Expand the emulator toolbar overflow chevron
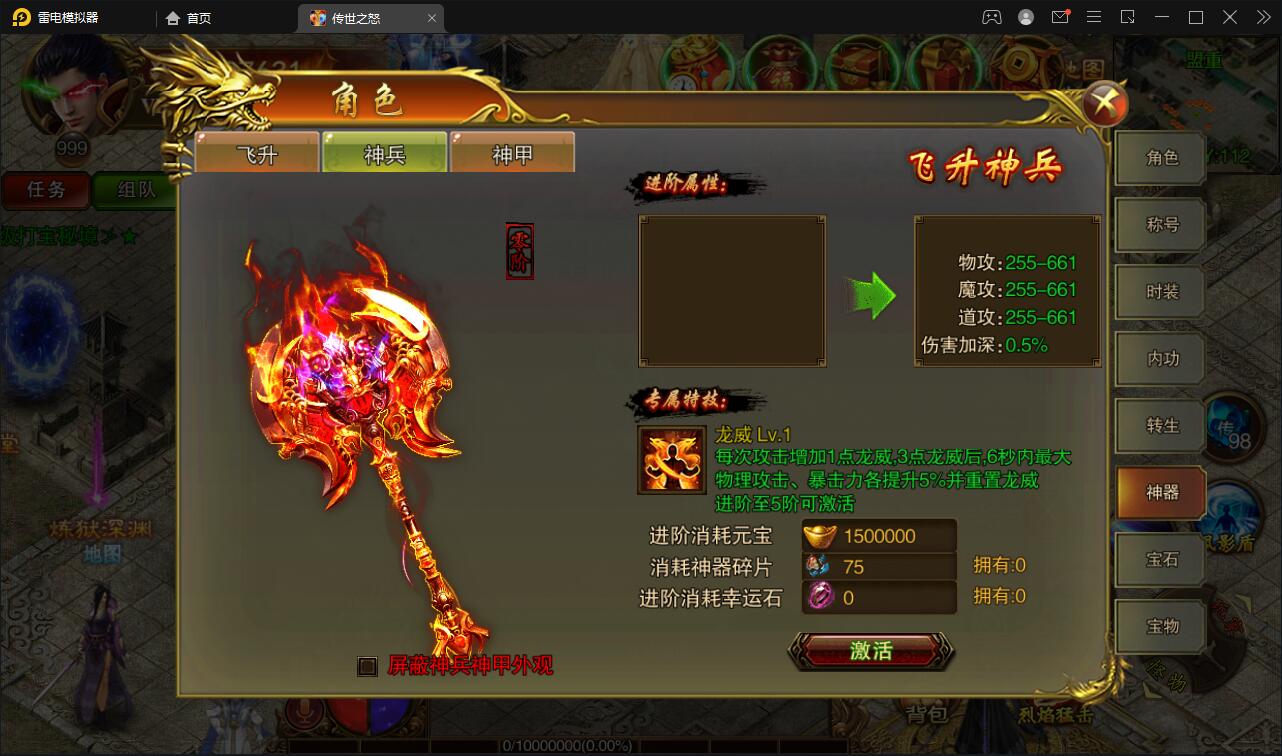The width and height of the screenshot is (1282, 756). point(1262,17)
